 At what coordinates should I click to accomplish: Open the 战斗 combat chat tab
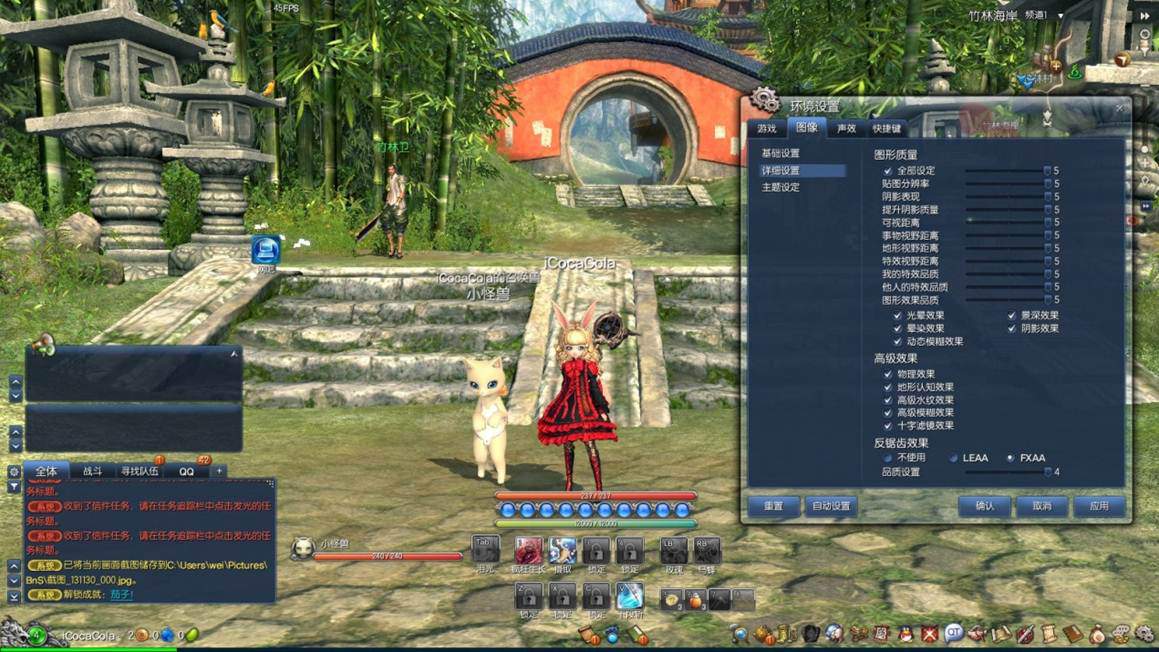point(93,471)
